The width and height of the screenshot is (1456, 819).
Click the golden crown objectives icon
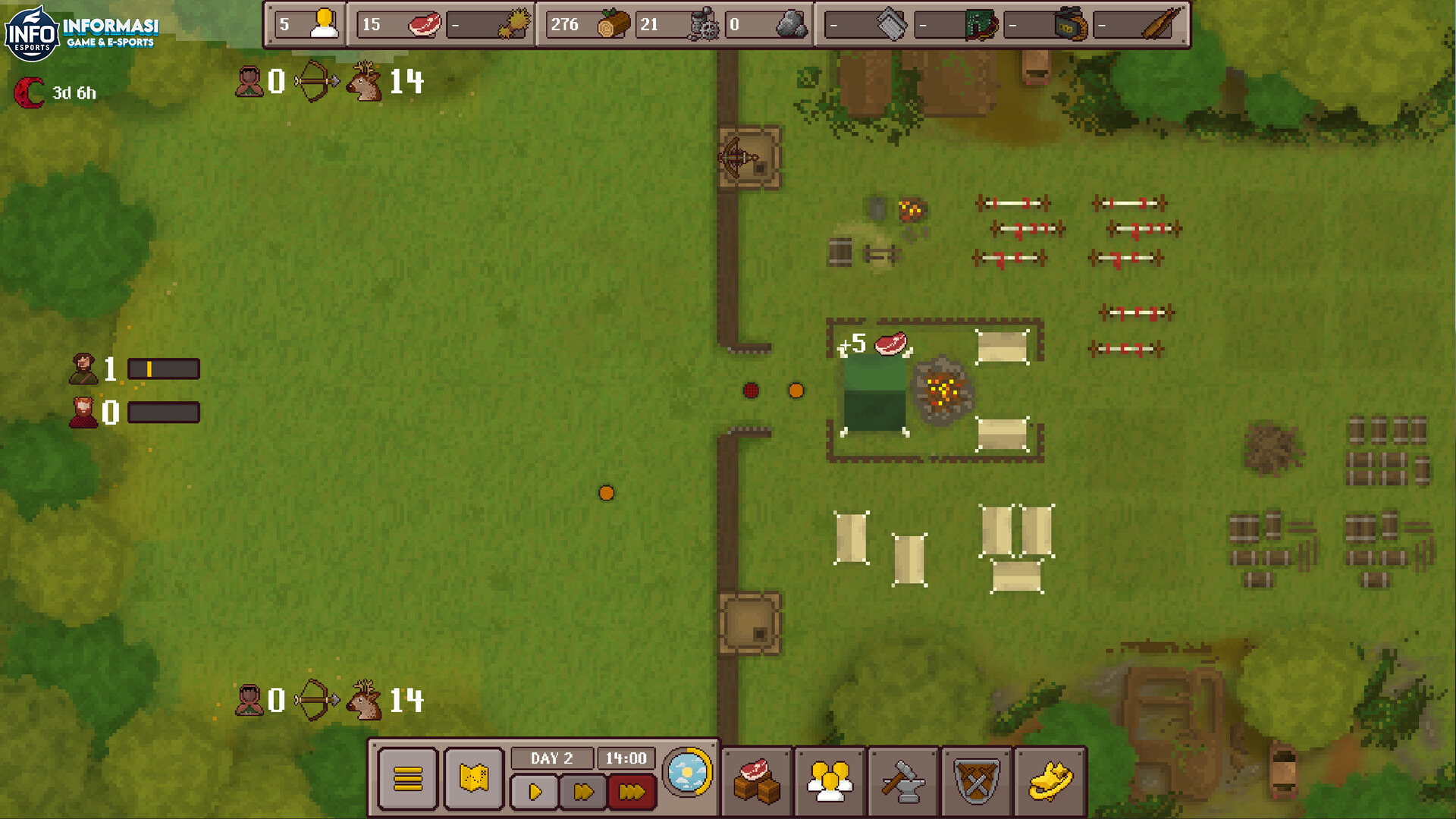[x=1049, y=779]
